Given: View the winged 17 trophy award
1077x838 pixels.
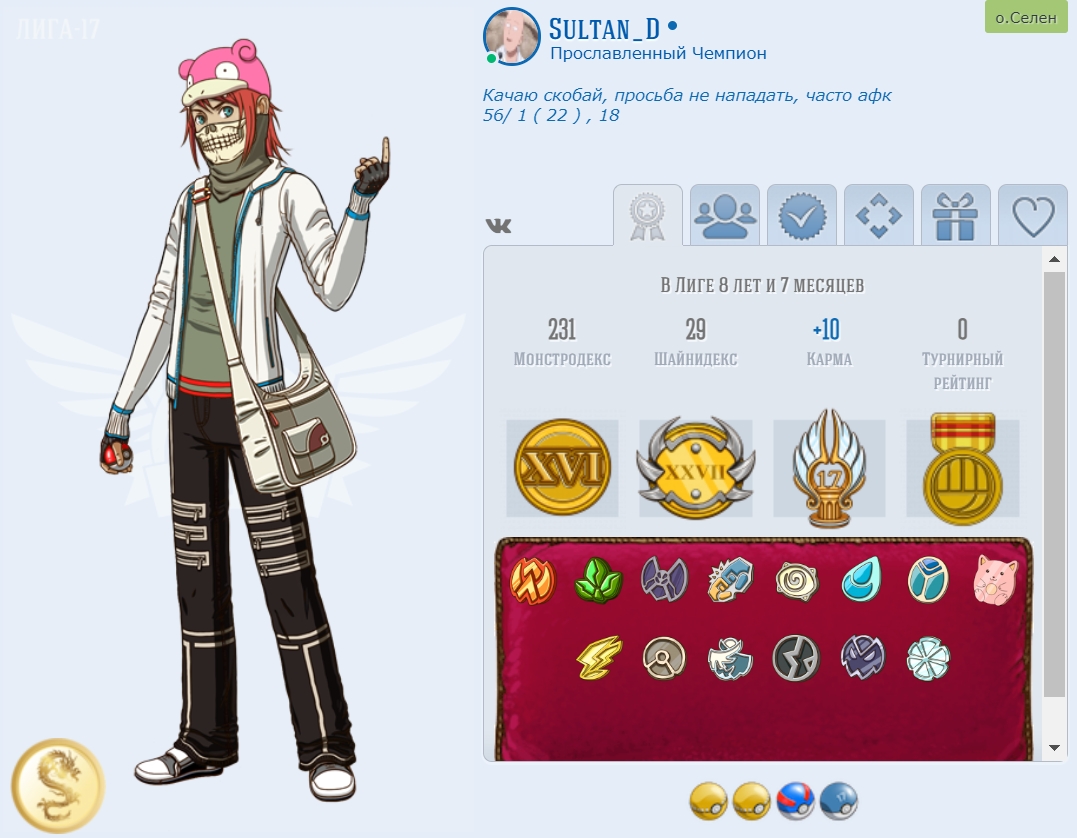Looking at the screenshot, I should click(x=829, y=468).
